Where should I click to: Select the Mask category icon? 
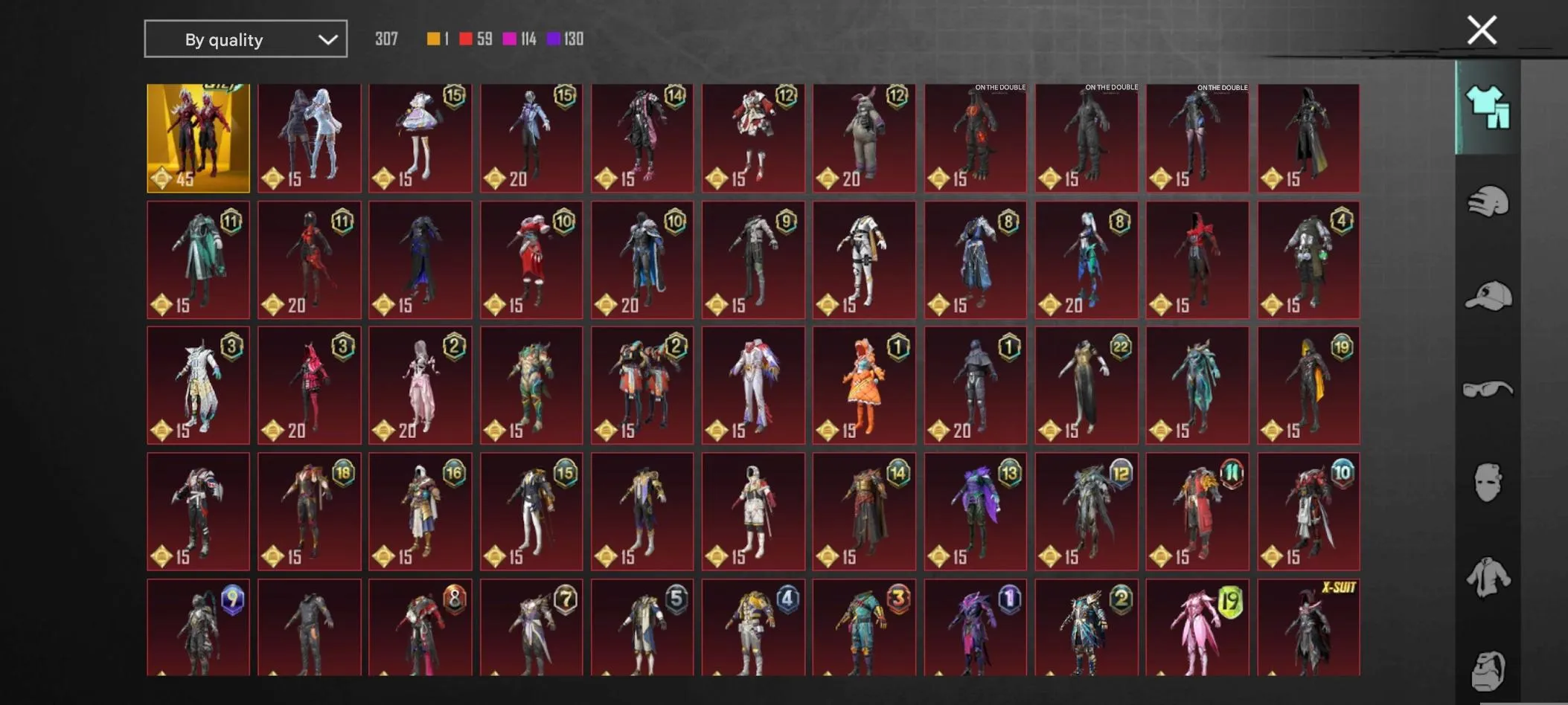point(1486,483)
